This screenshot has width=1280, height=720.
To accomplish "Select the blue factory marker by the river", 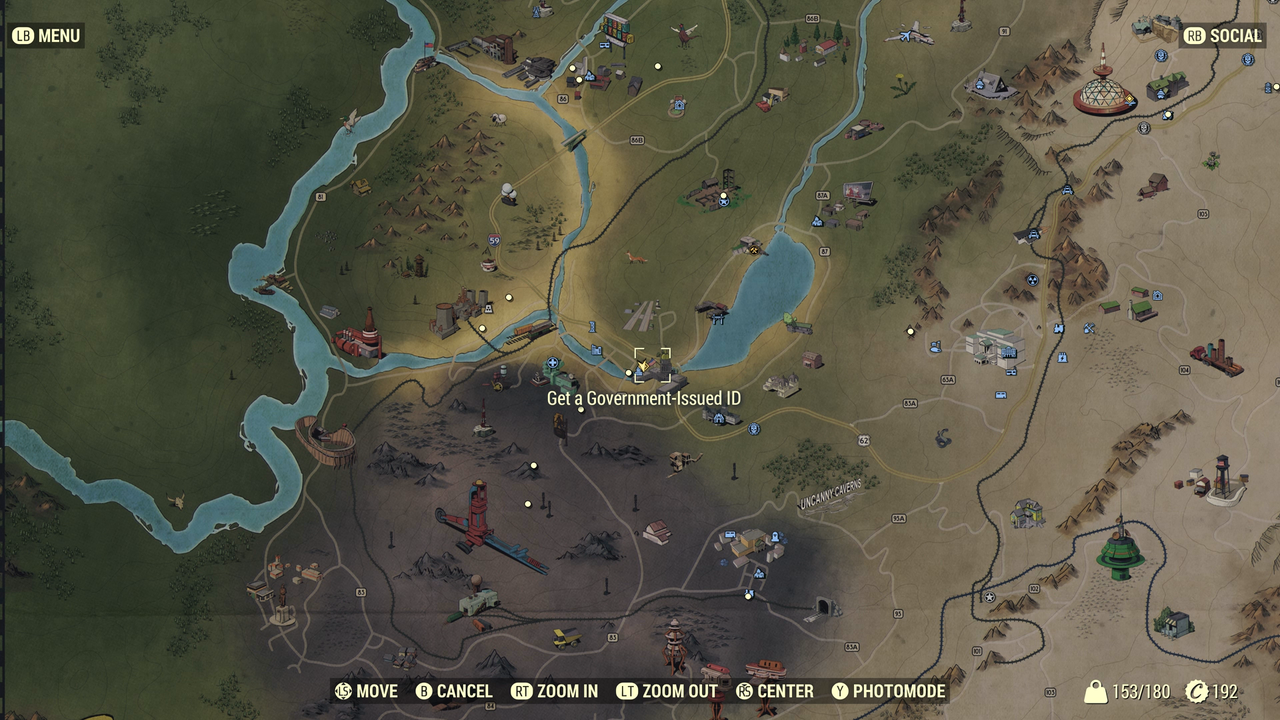I will (596, 349).
